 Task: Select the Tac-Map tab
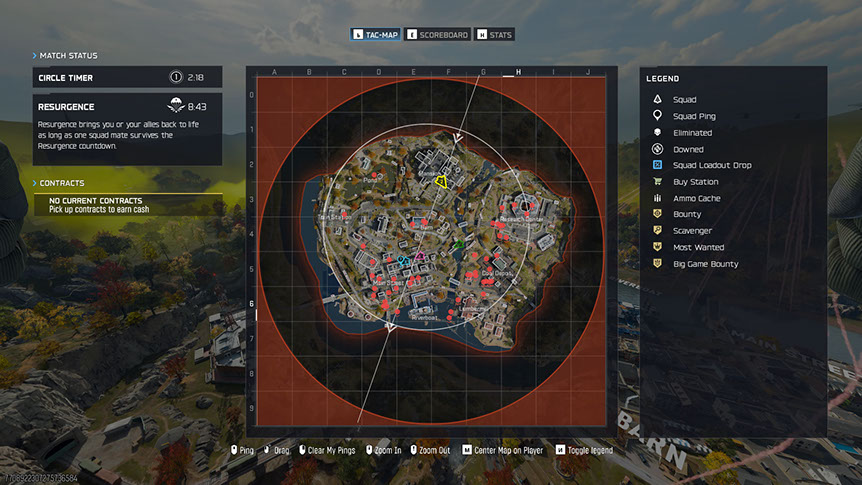375,35
